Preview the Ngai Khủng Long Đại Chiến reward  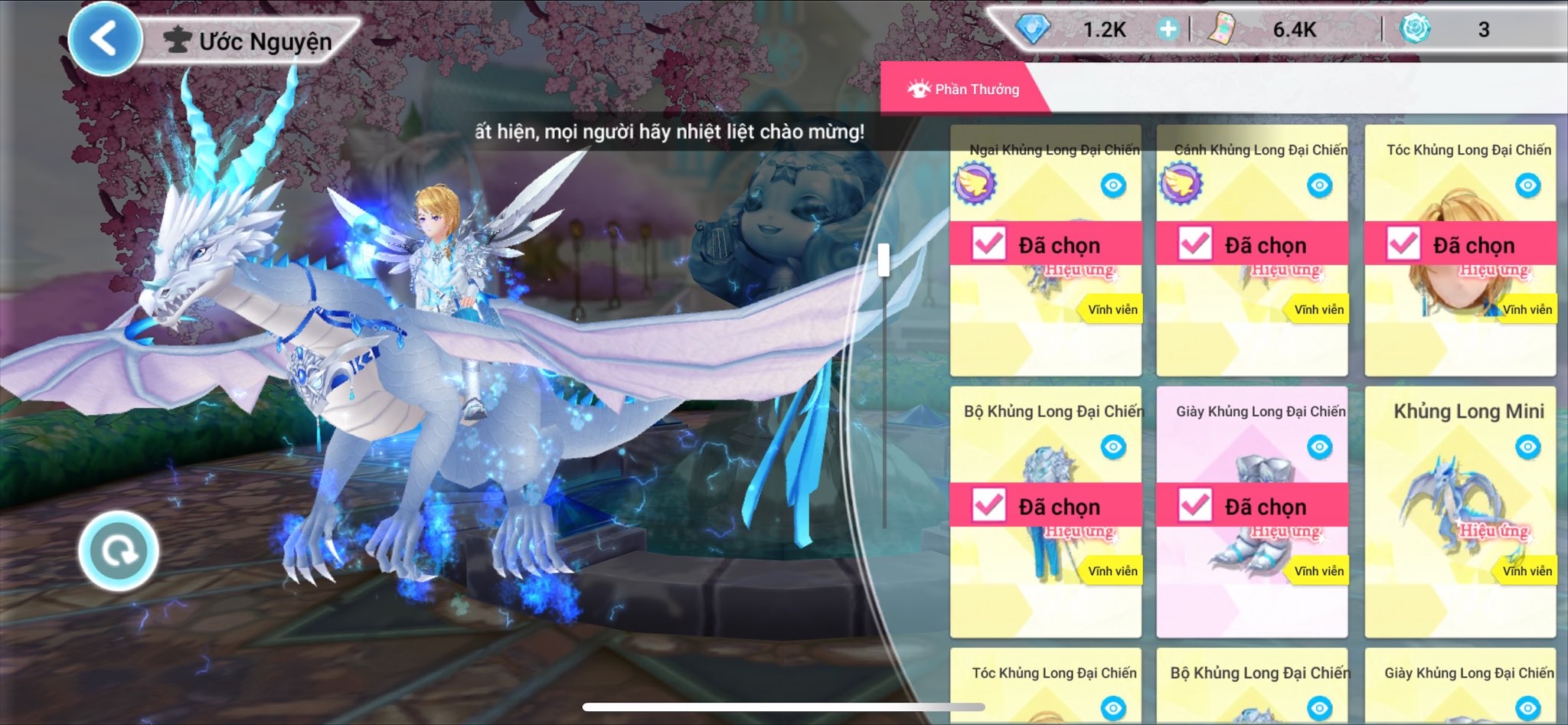[1113, 185]
